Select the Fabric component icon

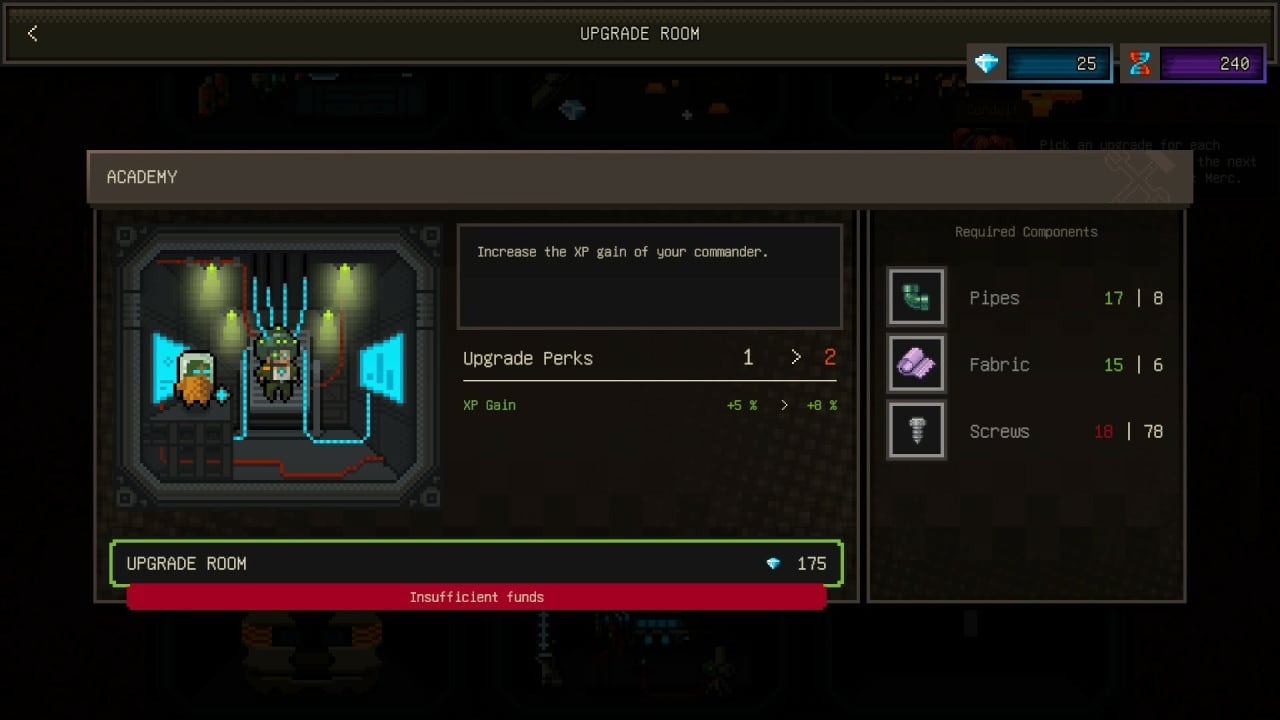916,364
